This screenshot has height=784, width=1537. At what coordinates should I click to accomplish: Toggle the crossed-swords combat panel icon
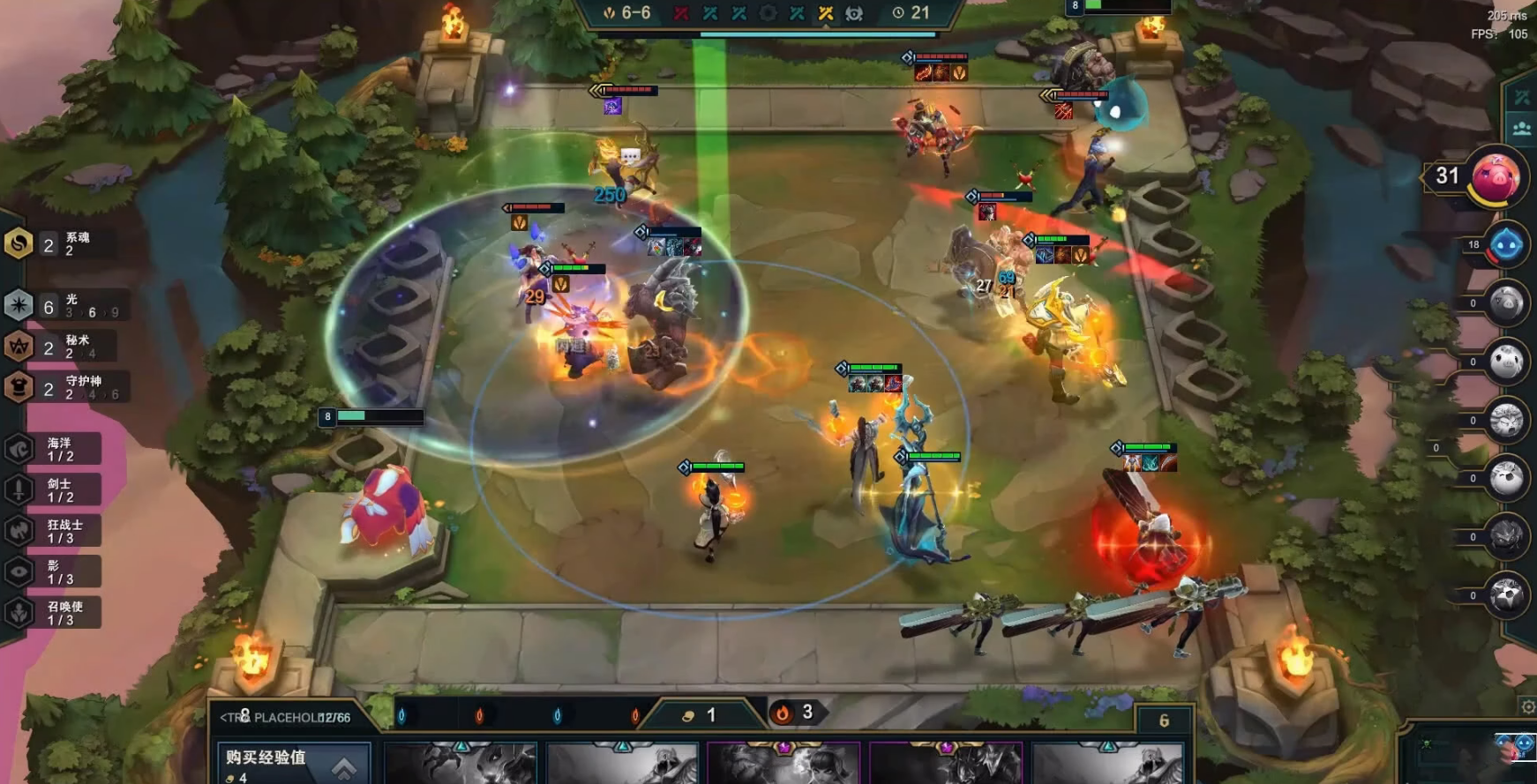(x=1522, y=98)
